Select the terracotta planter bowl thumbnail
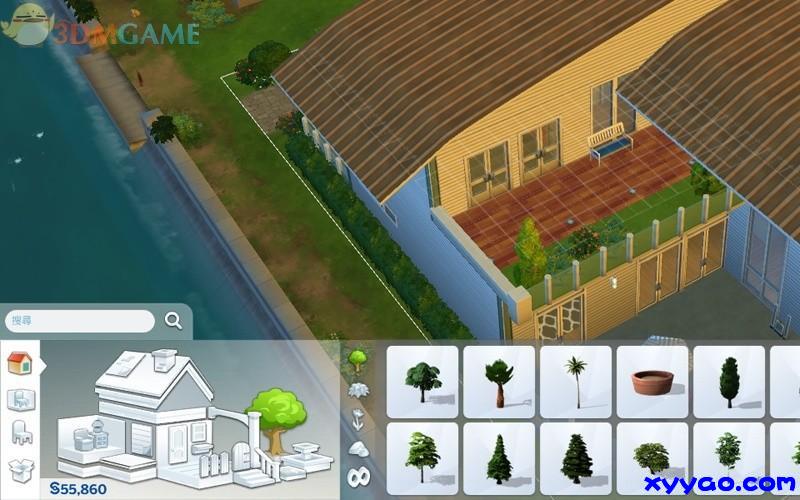This screenshot has height=500, width=800. pyautogui.click(x=652, y=382)
